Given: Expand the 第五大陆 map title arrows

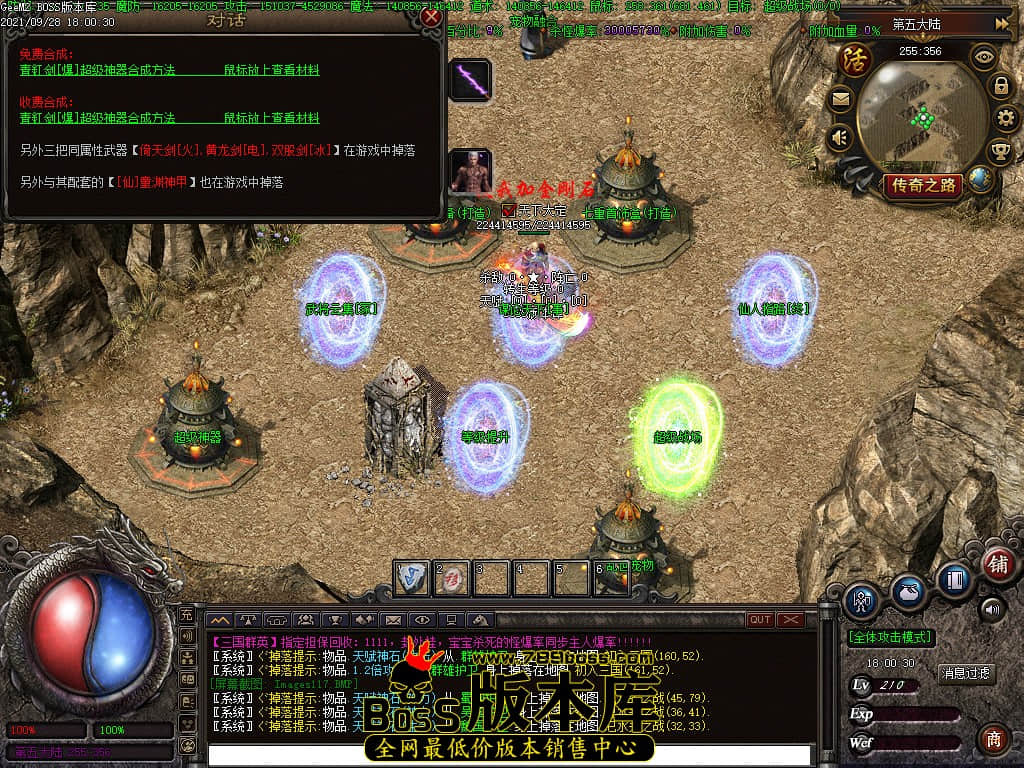Looking at the screenshot, I should (1002, 23).
